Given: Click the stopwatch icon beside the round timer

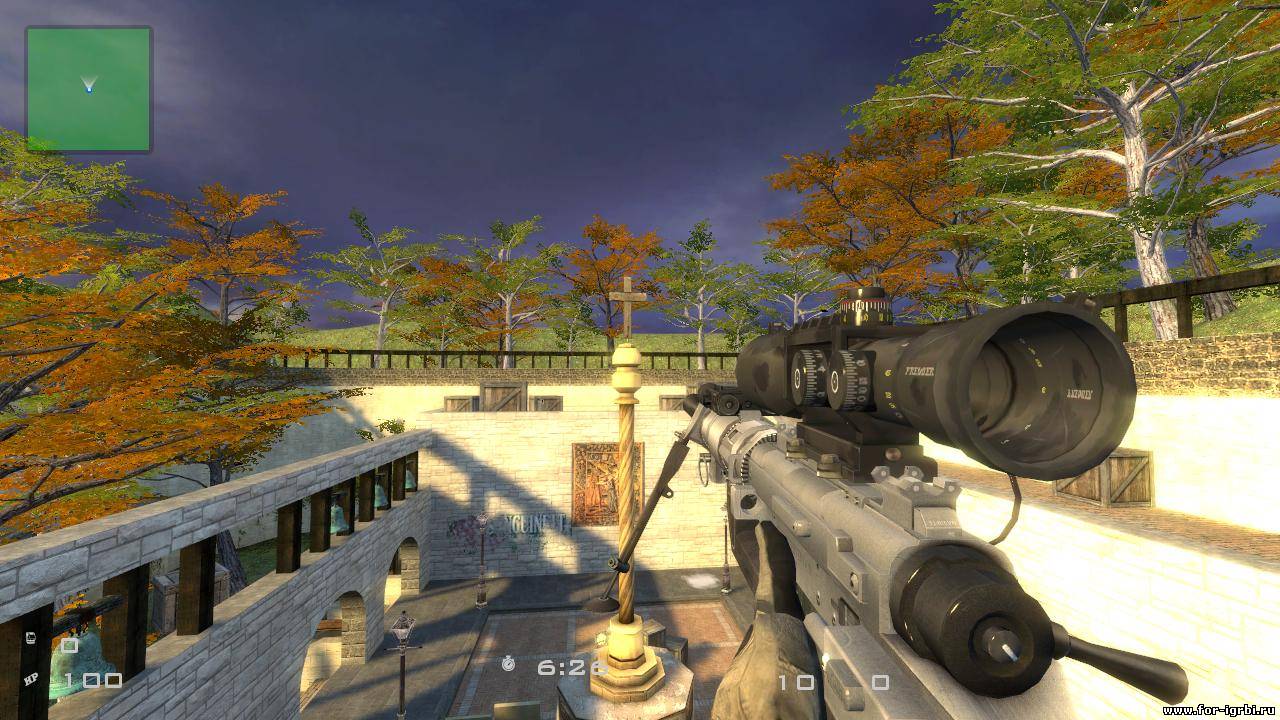Looking at the screenshot, I should (x=508, y=665).
